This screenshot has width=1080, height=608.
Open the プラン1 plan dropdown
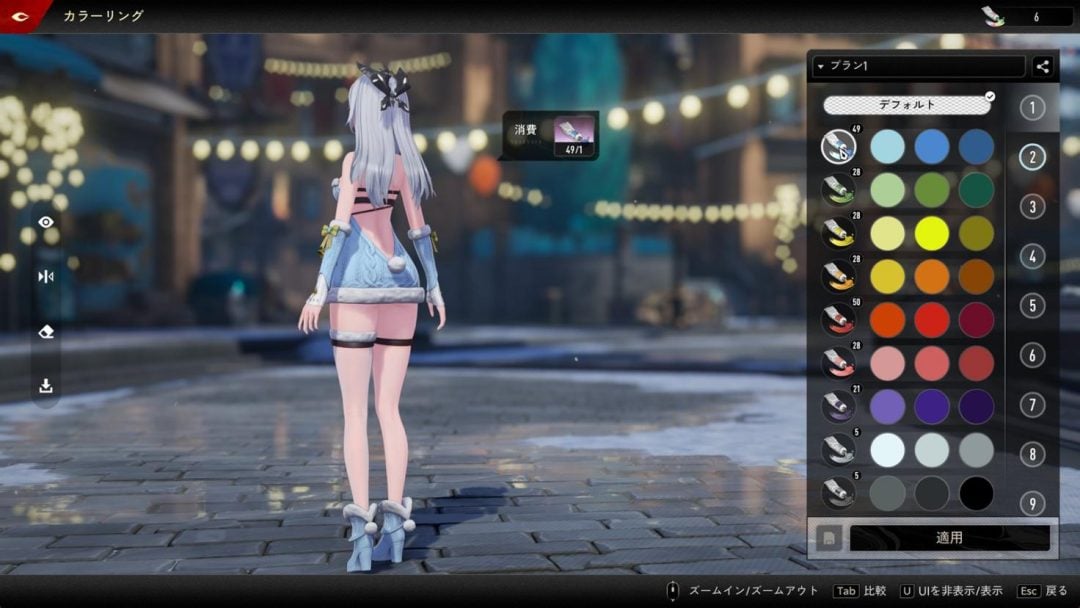coord(918,67)
